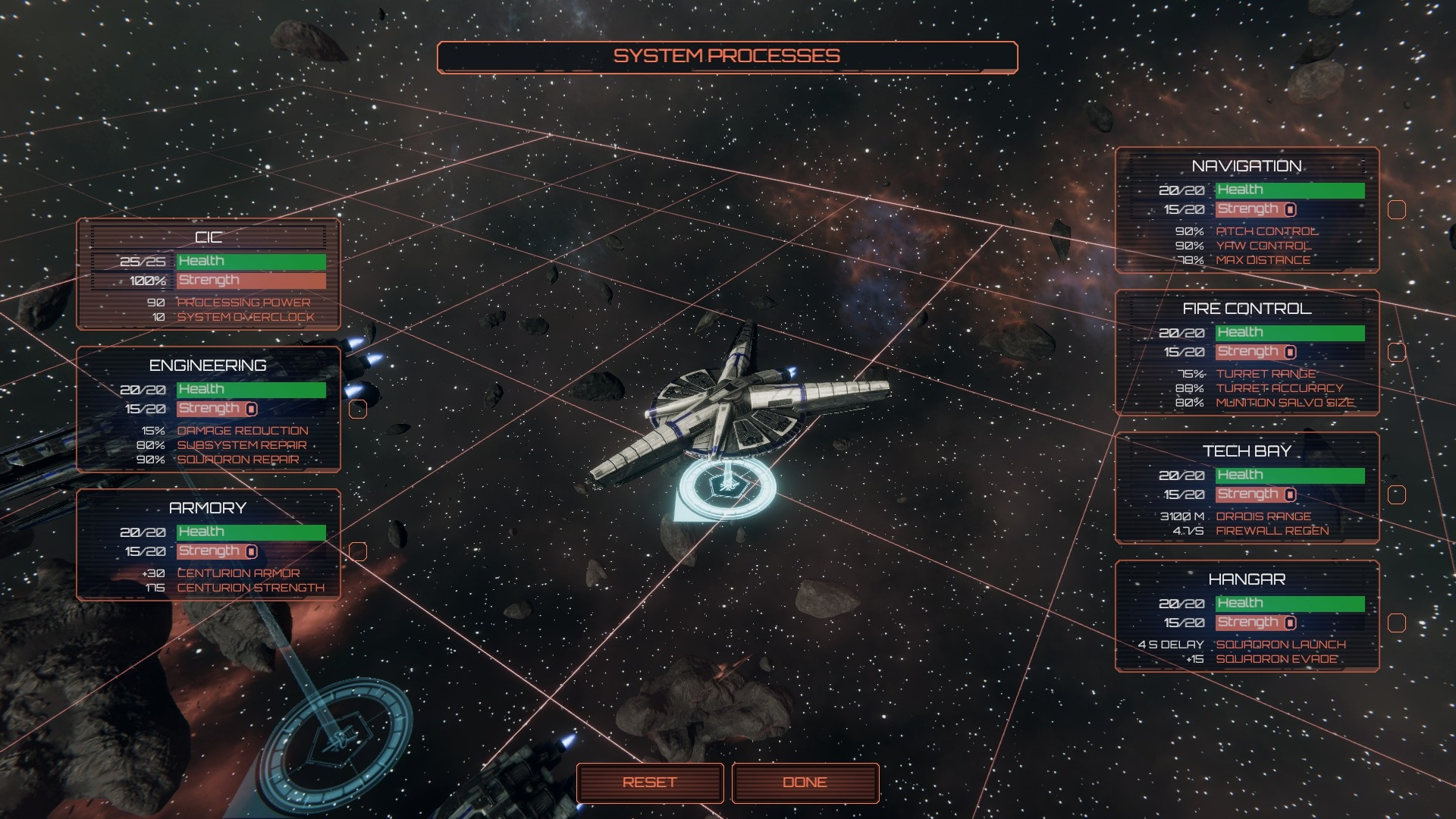The height and width of the screenshot is (819, 1456).
Task: Select the CIC subsystem panel
Action: pyautogui.click(x=209, y=275)
